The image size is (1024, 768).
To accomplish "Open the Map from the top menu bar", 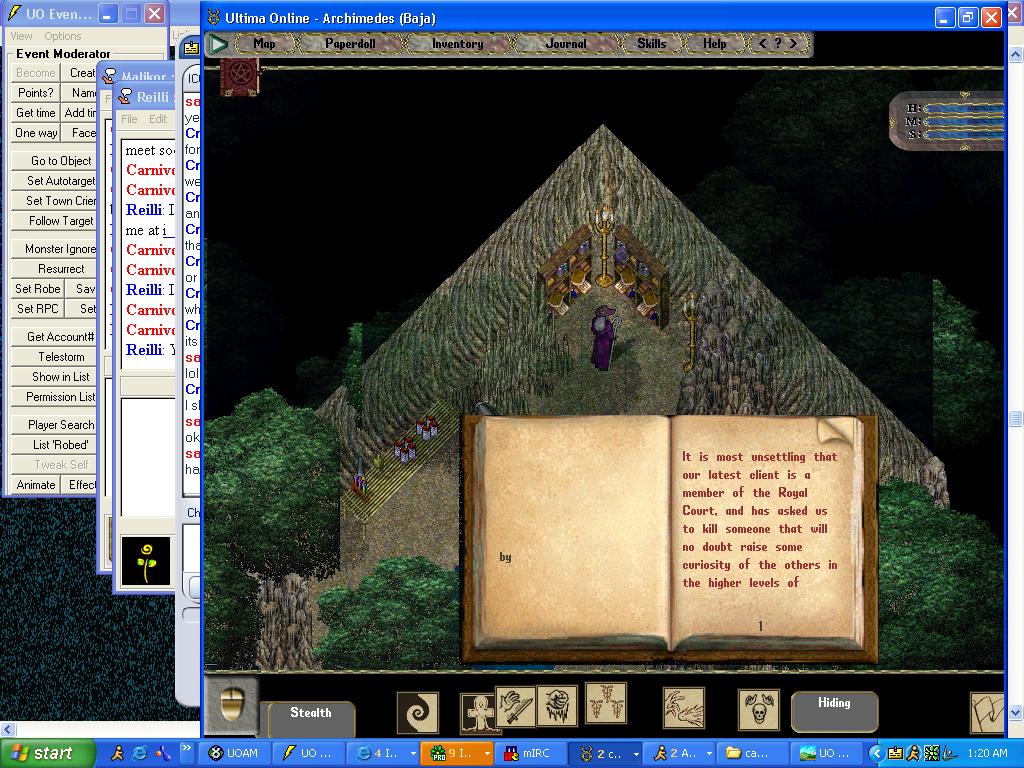I will (x=264, y=44).
